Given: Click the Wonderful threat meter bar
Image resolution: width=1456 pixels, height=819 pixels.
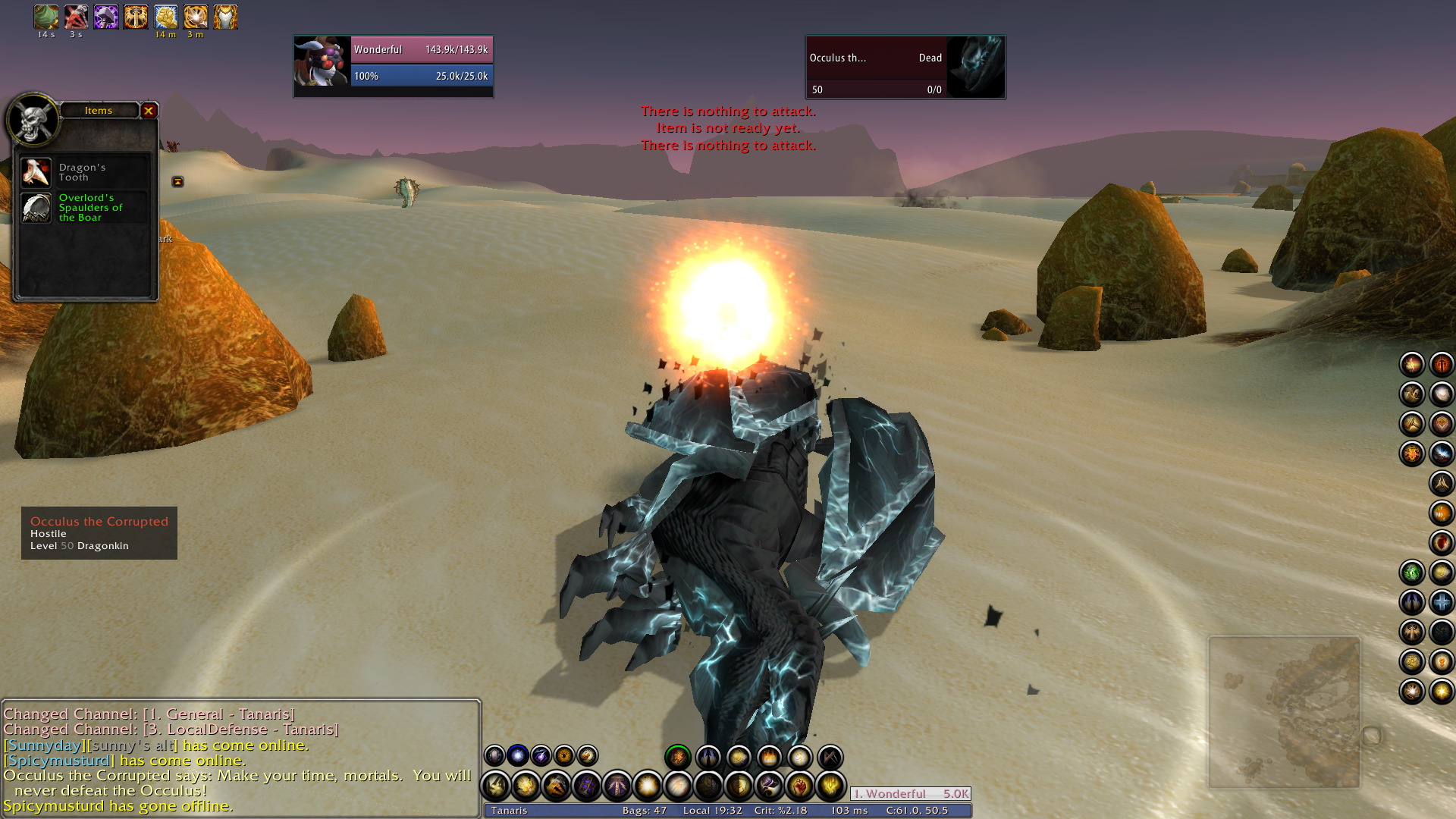Looking at the screenshot, I should click(x=910, y=794).
